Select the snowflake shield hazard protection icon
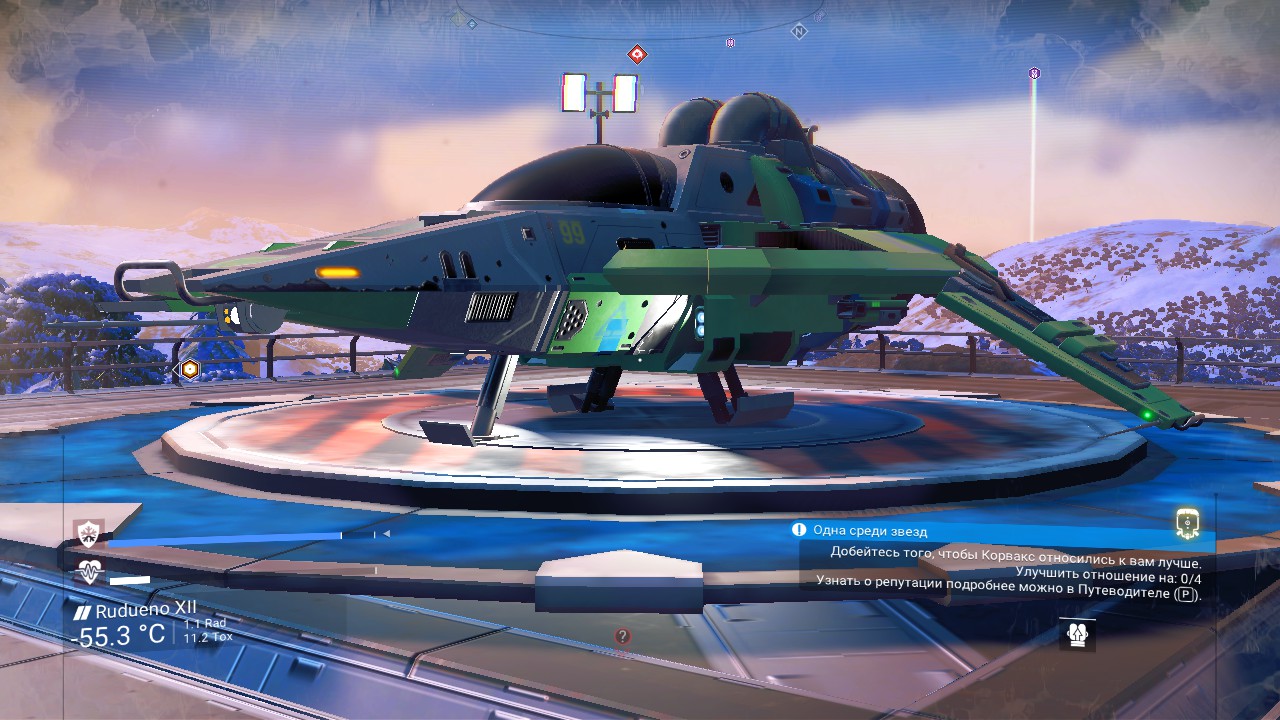1280x720 pixels. [90, 534]
